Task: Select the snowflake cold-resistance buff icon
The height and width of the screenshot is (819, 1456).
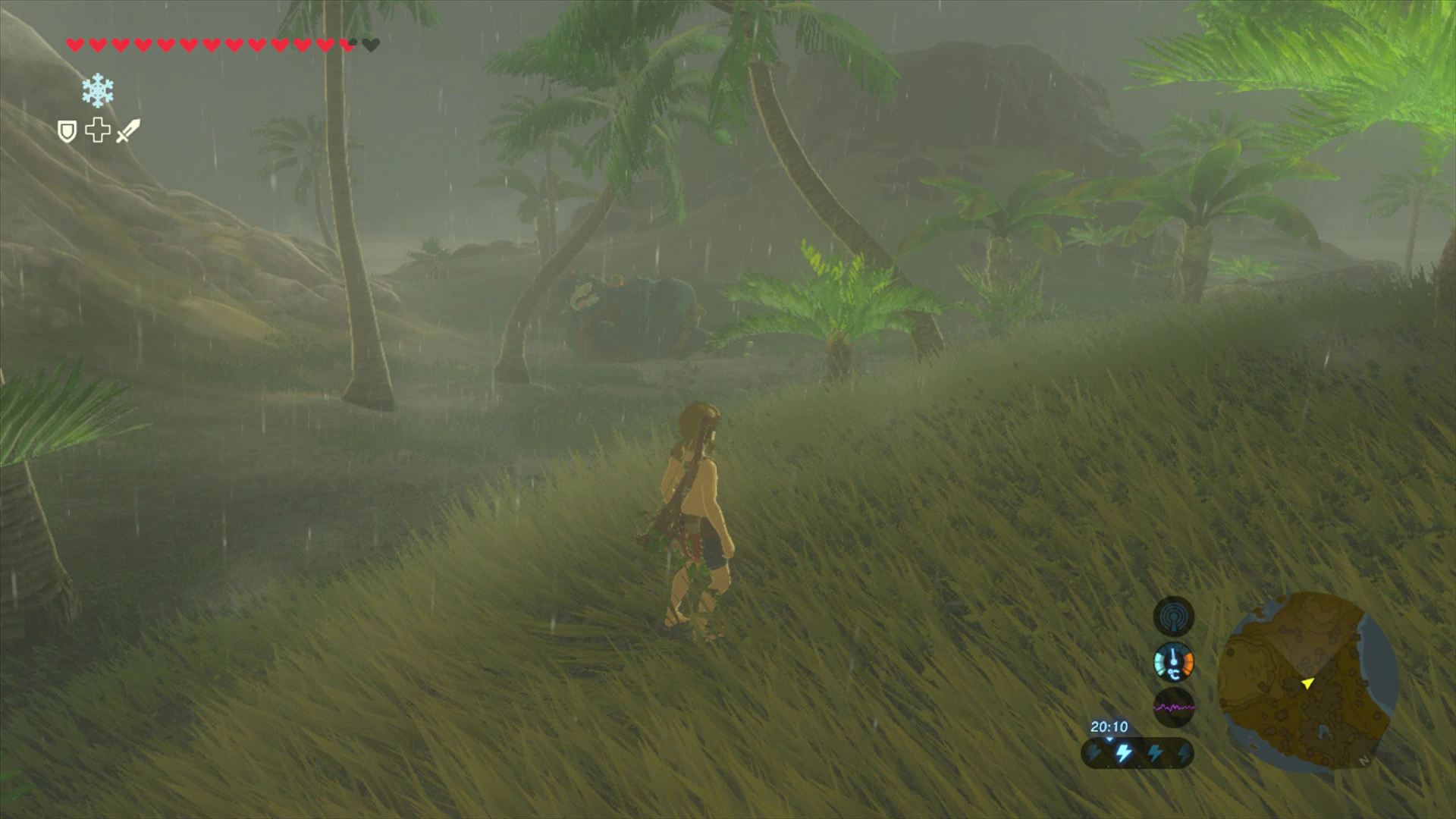Action: 97,90
